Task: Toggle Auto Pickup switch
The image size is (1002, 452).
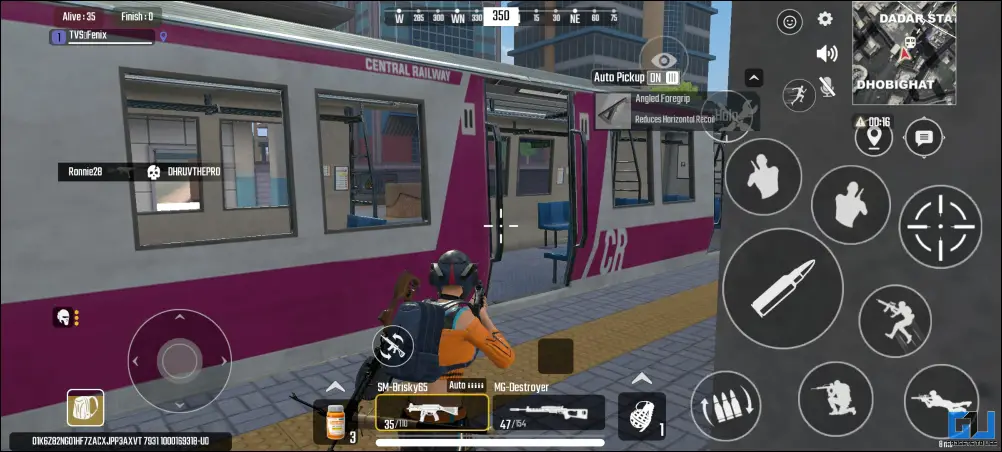Action: pyautogui.click(x=664, y=77)
